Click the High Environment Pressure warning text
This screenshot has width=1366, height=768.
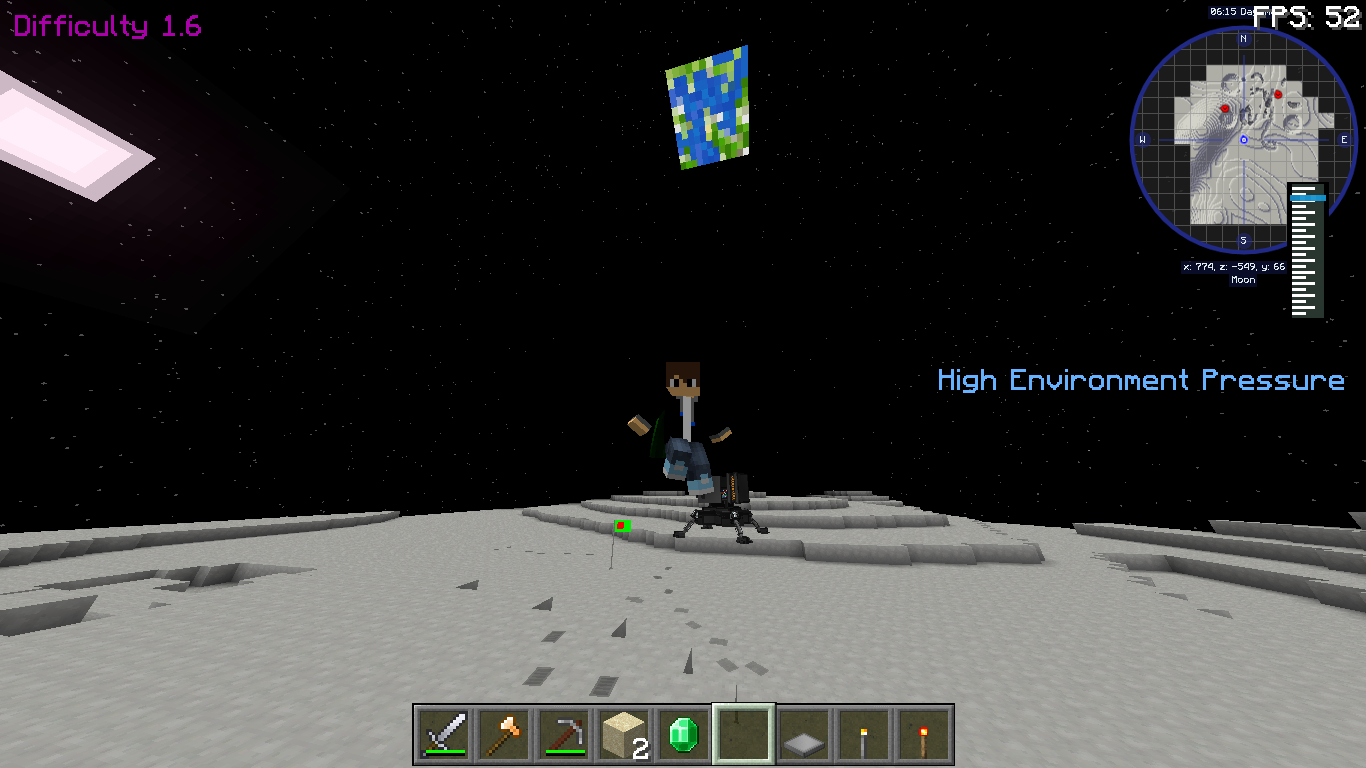click(1140, 381)
